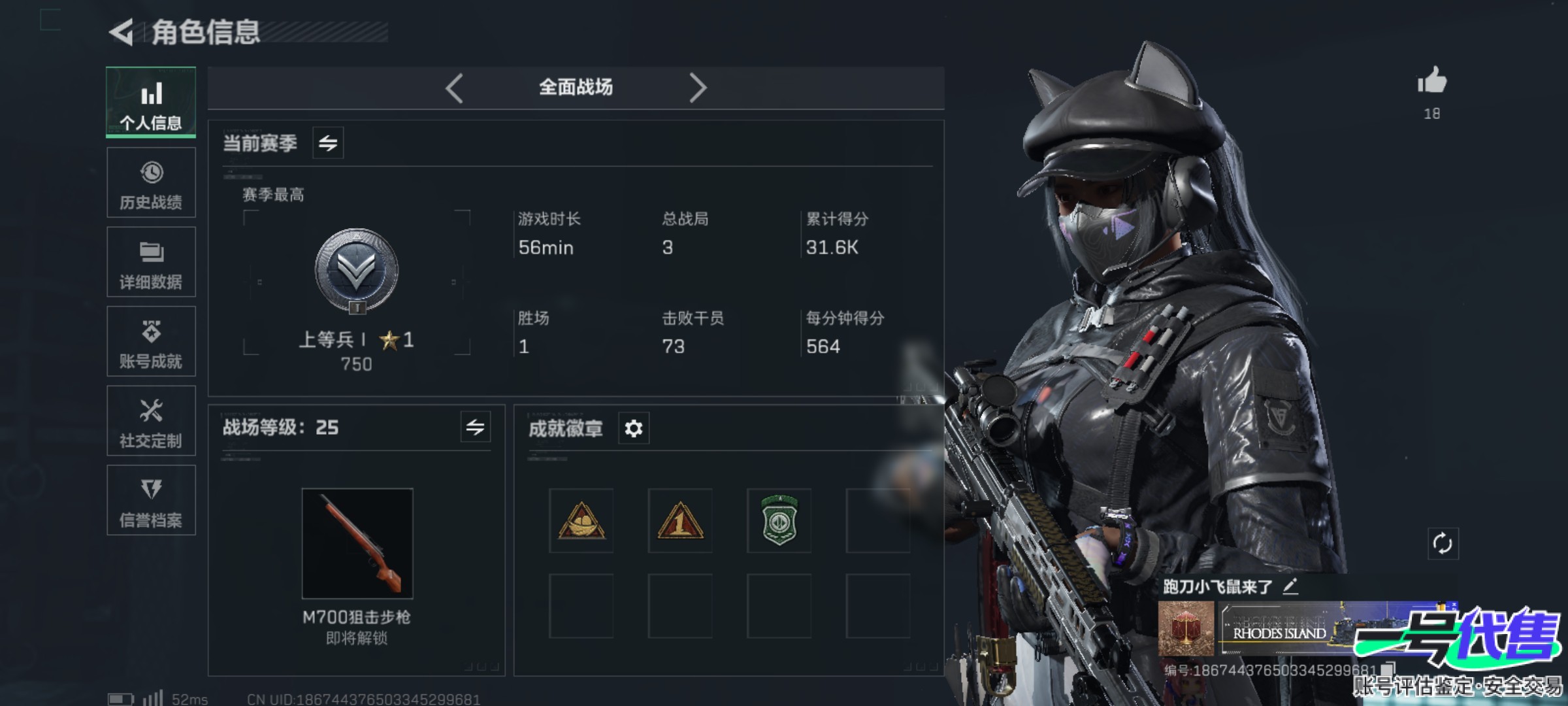This screenshot has width=1568, height=706.
Task: Select the triangle badge with number 1
Action: [680, 521]
